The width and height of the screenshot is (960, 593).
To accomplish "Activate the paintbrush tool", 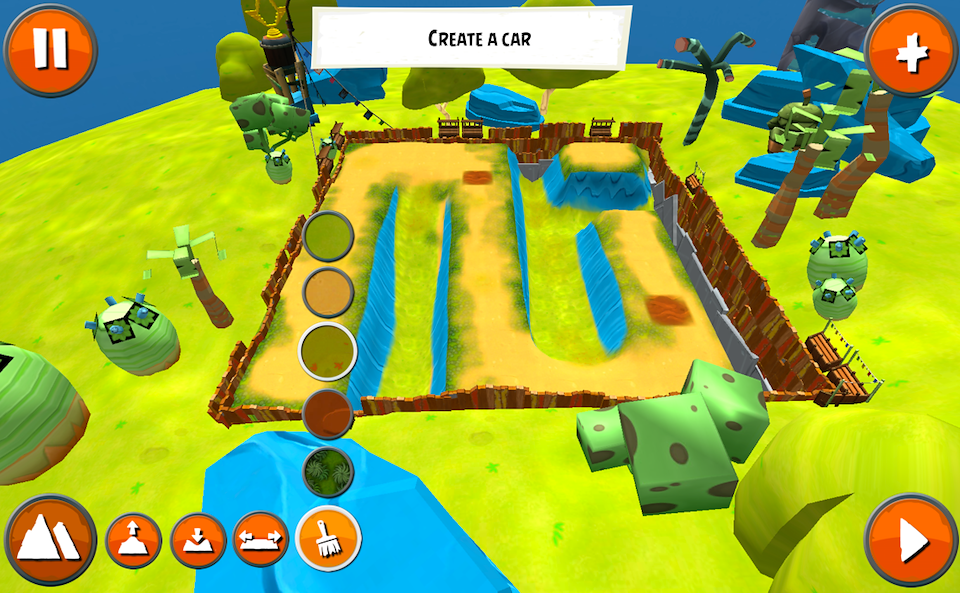I will [328, 540].
